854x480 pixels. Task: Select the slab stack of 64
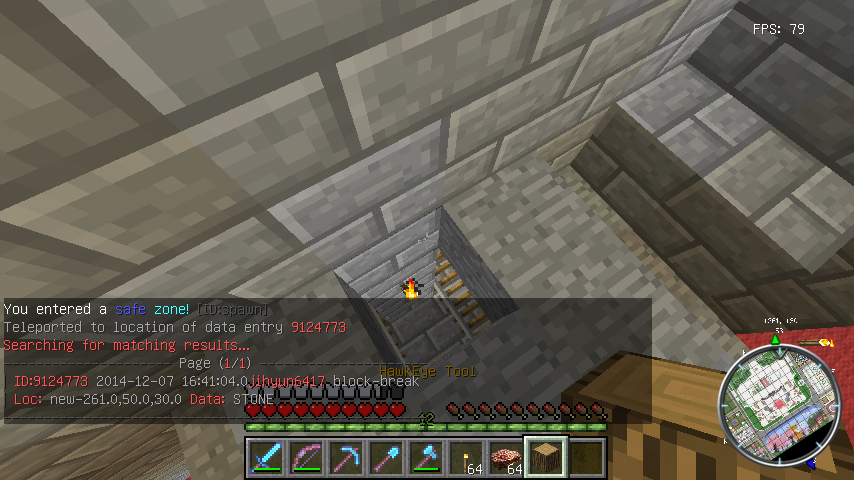(x=506, y=457)
